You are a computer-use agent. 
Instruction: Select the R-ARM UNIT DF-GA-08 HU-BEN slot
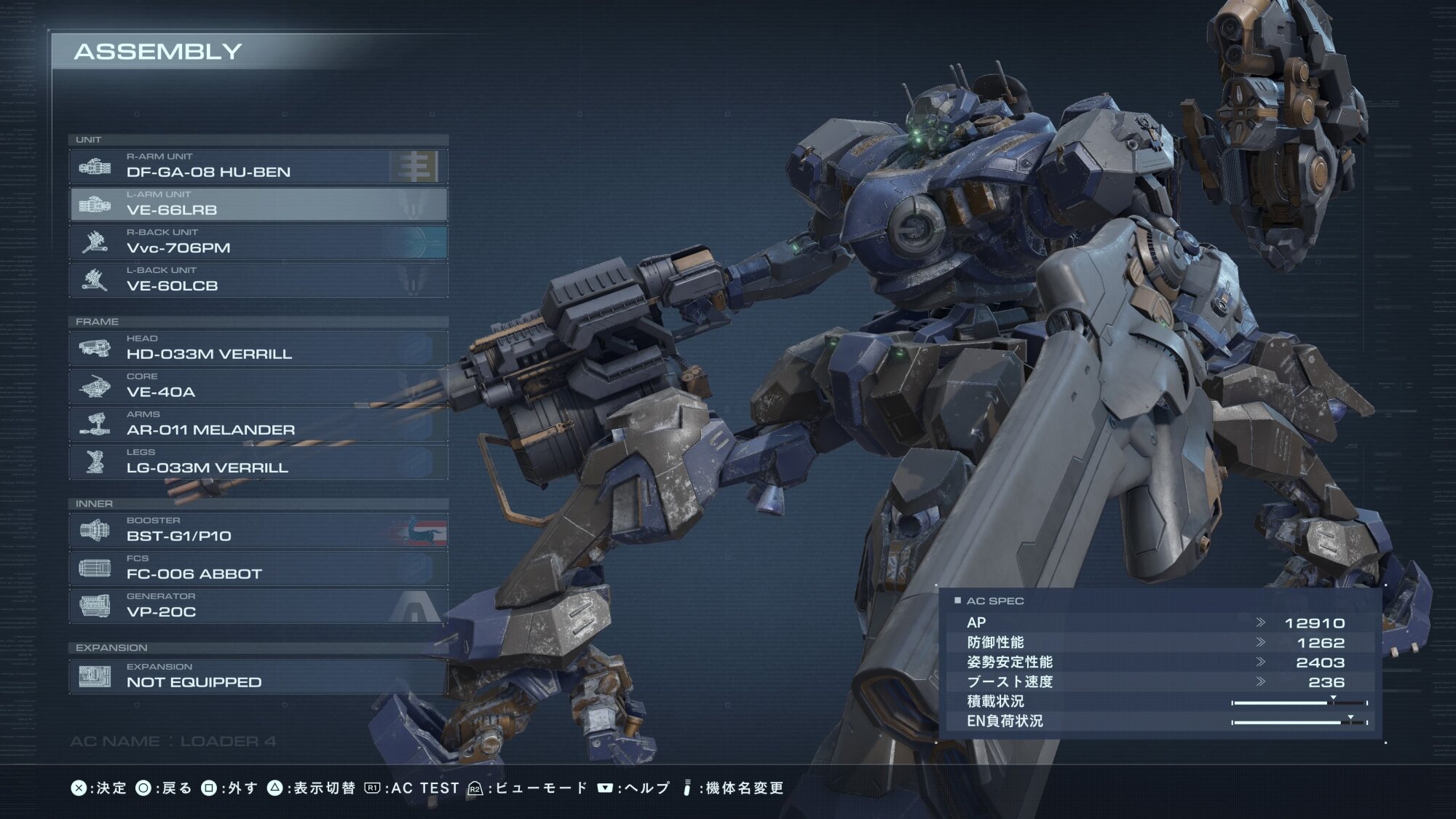(258, 166)
